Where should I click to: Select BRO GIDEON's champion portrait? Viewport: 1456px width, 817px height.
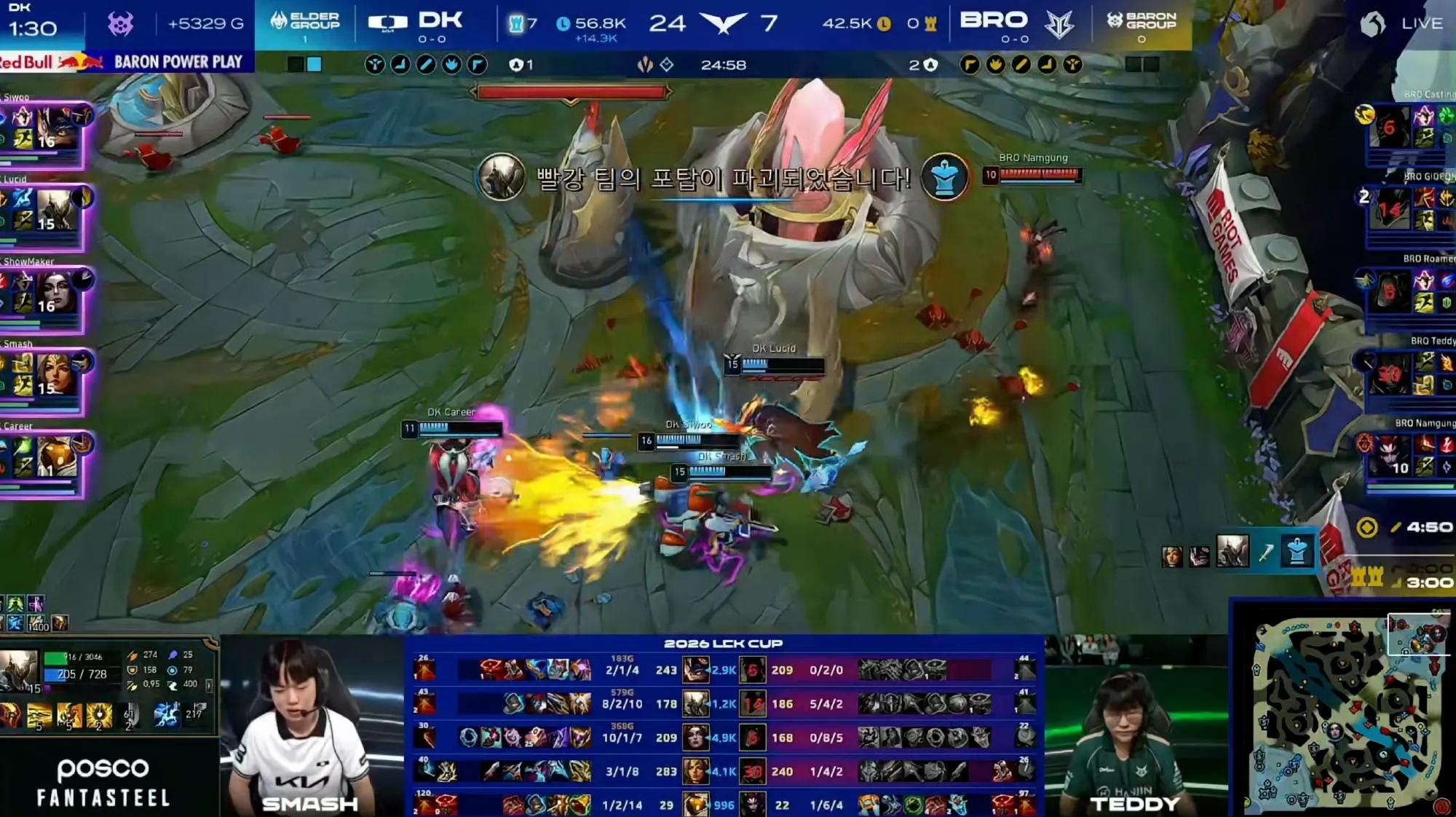click(x=1390, y=209)
